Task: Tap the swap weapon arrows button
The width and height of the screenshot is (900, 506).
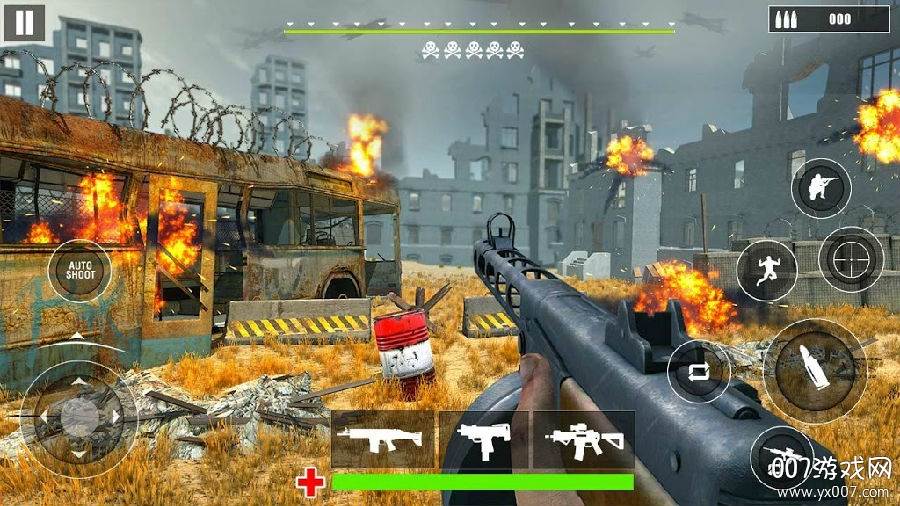Action: tap(698, 369)
